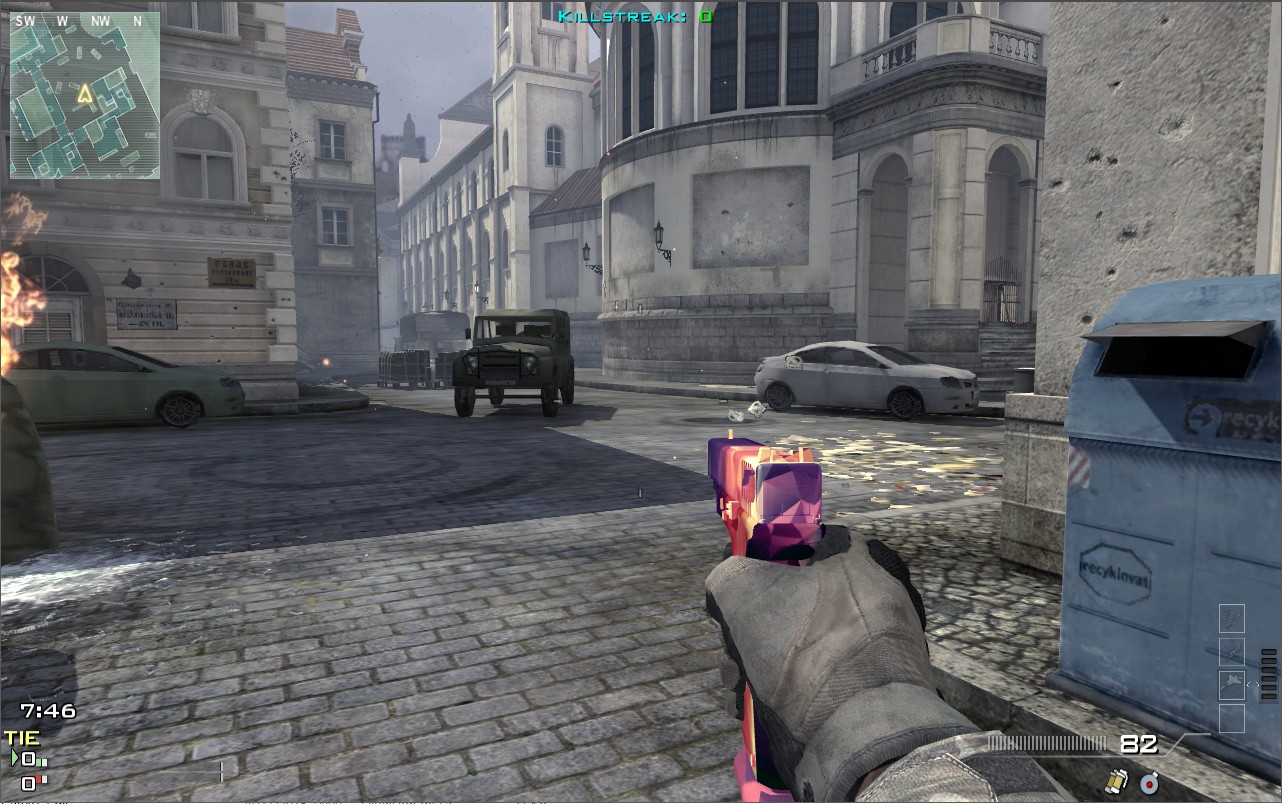1283x804 pixels.
Task: Click the green arrow beside friendly team score
Action: coord(14,758)
